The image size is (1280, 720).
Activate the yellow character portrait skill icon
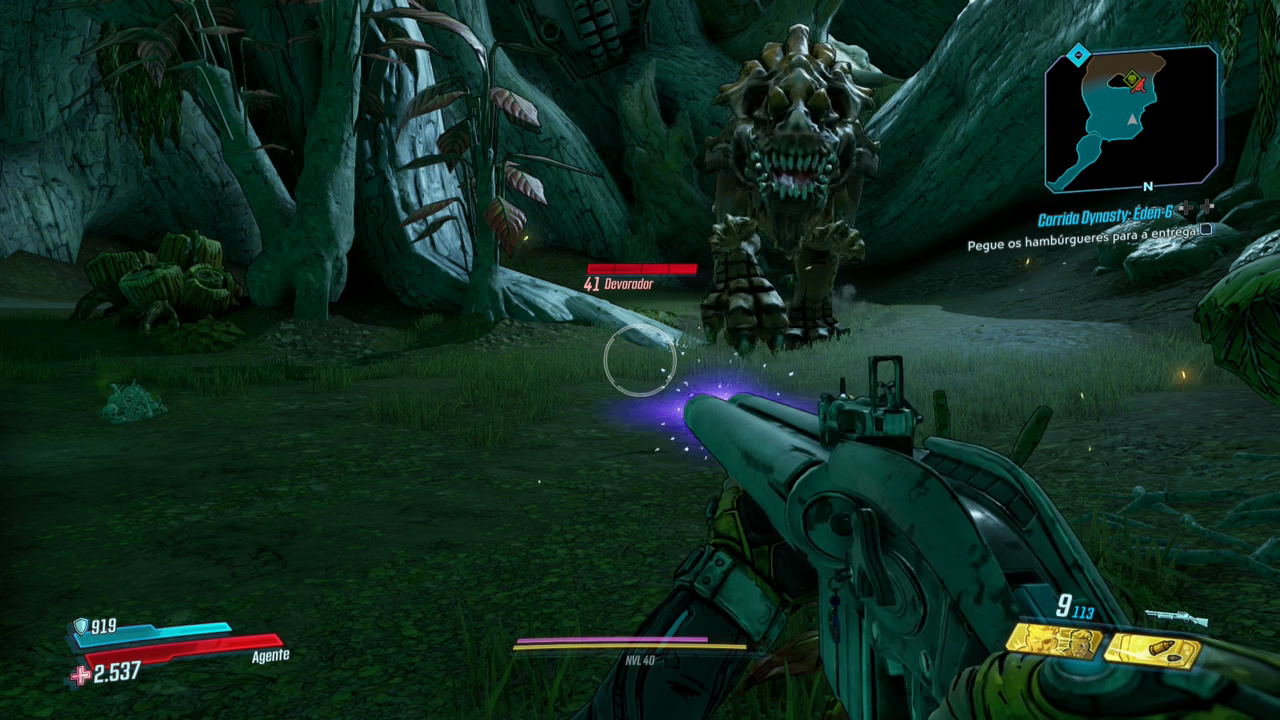[1054, 642]
